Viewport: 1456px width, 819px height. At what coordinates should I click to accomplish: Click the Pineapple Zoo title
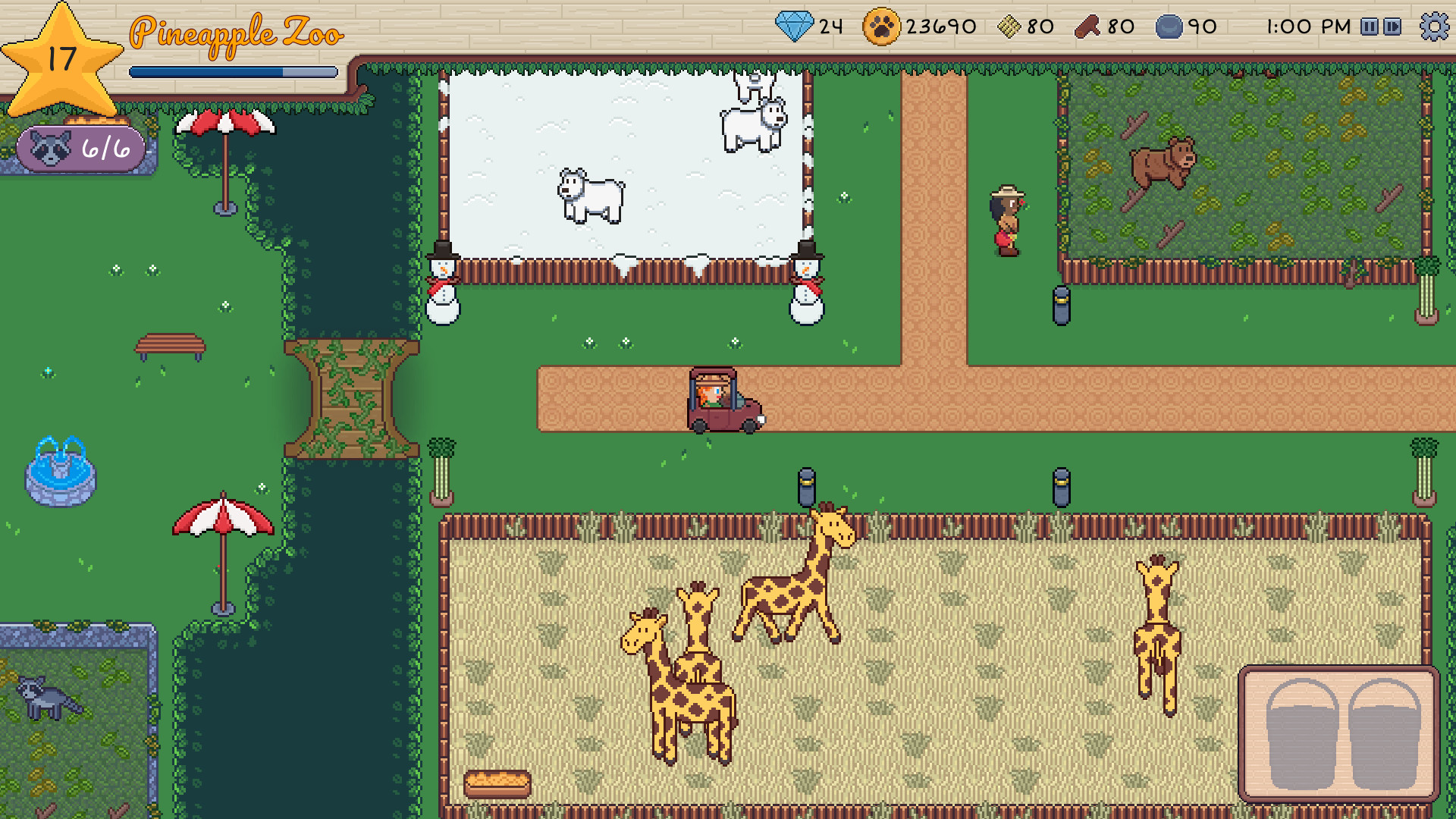click(237, 33)
